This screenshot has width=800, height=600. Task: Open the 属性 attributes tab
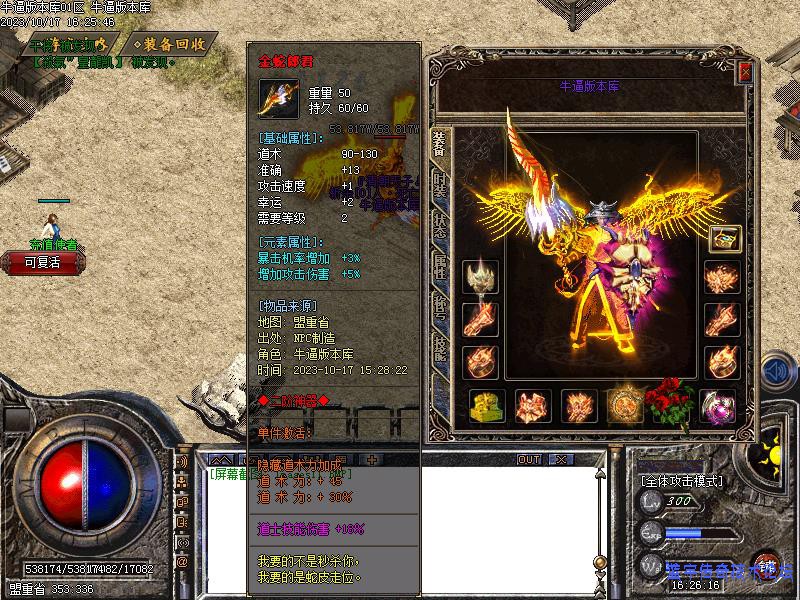click(x=439, y=266)
